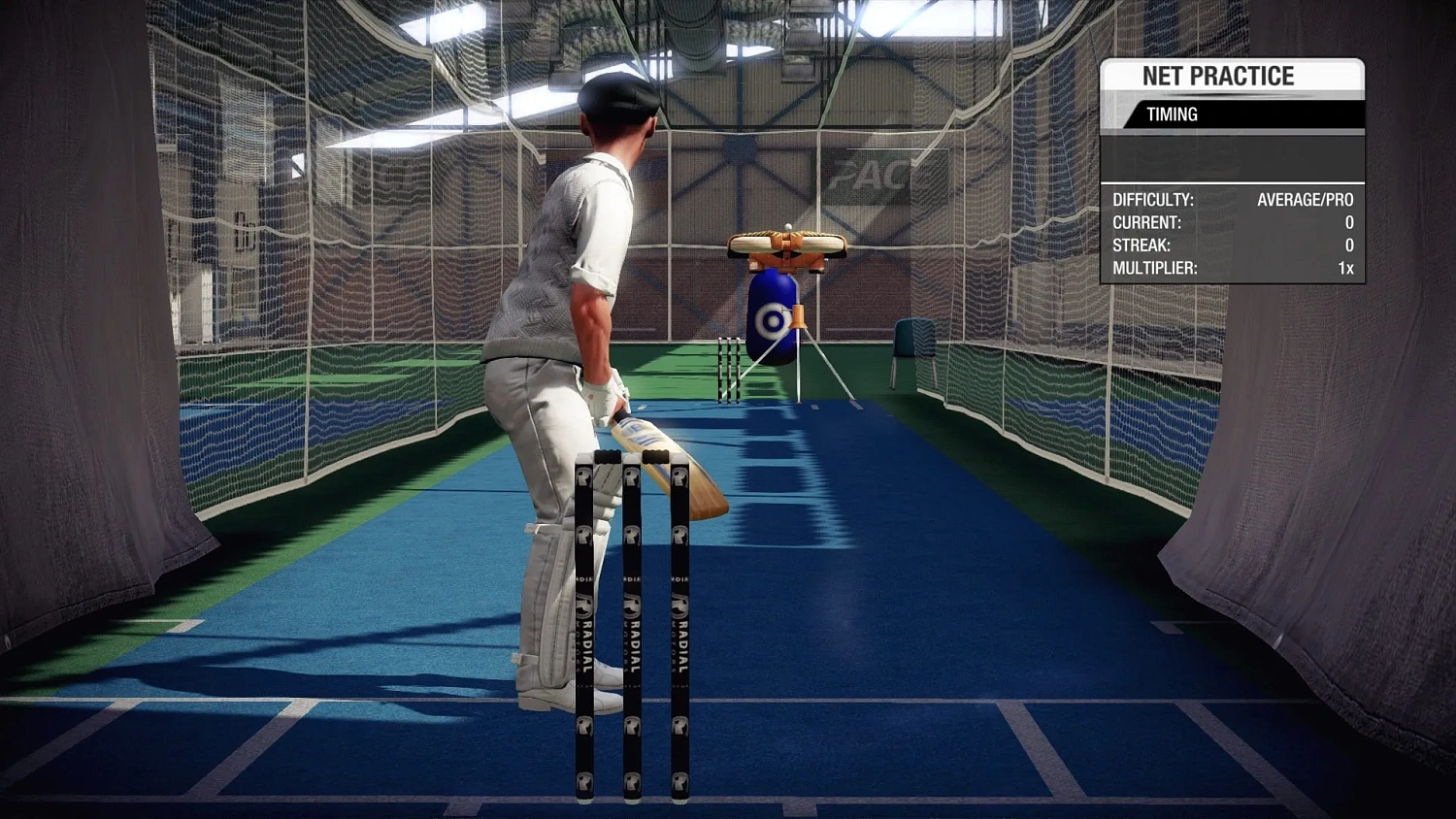Select the blue target cylinder with bullseye

point(772,317)
